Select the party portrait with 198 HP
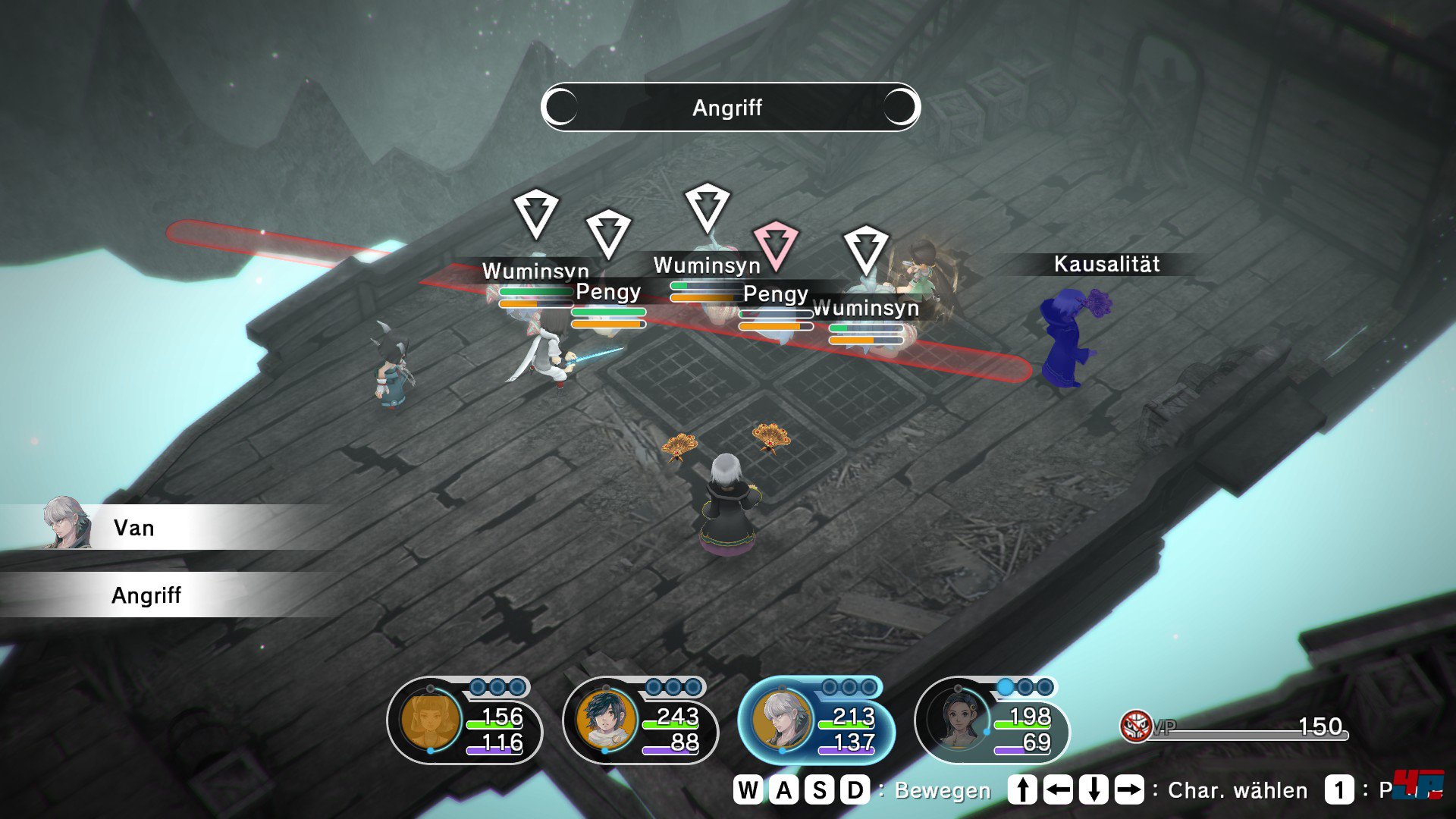 point(959,719)
